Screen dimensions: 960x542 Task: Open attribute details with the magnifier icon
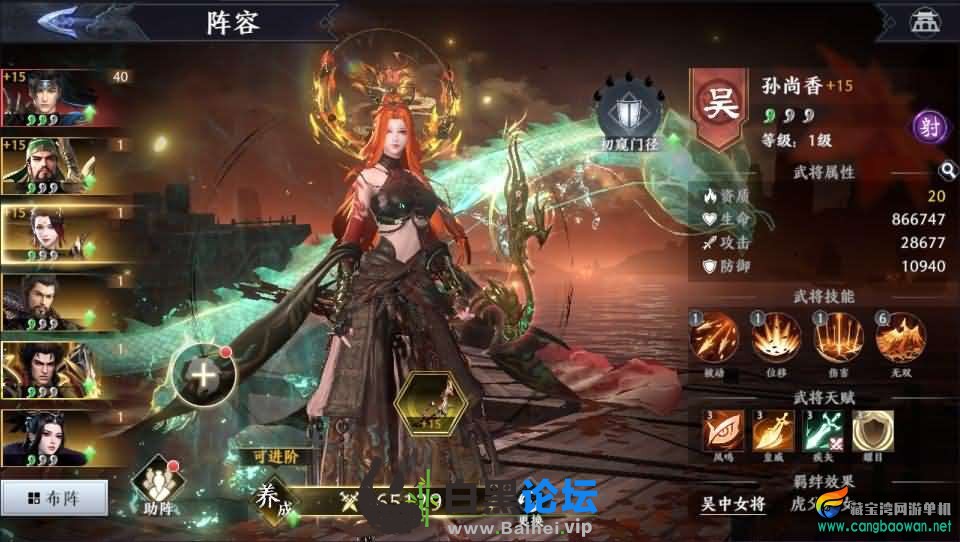(946, 171)
